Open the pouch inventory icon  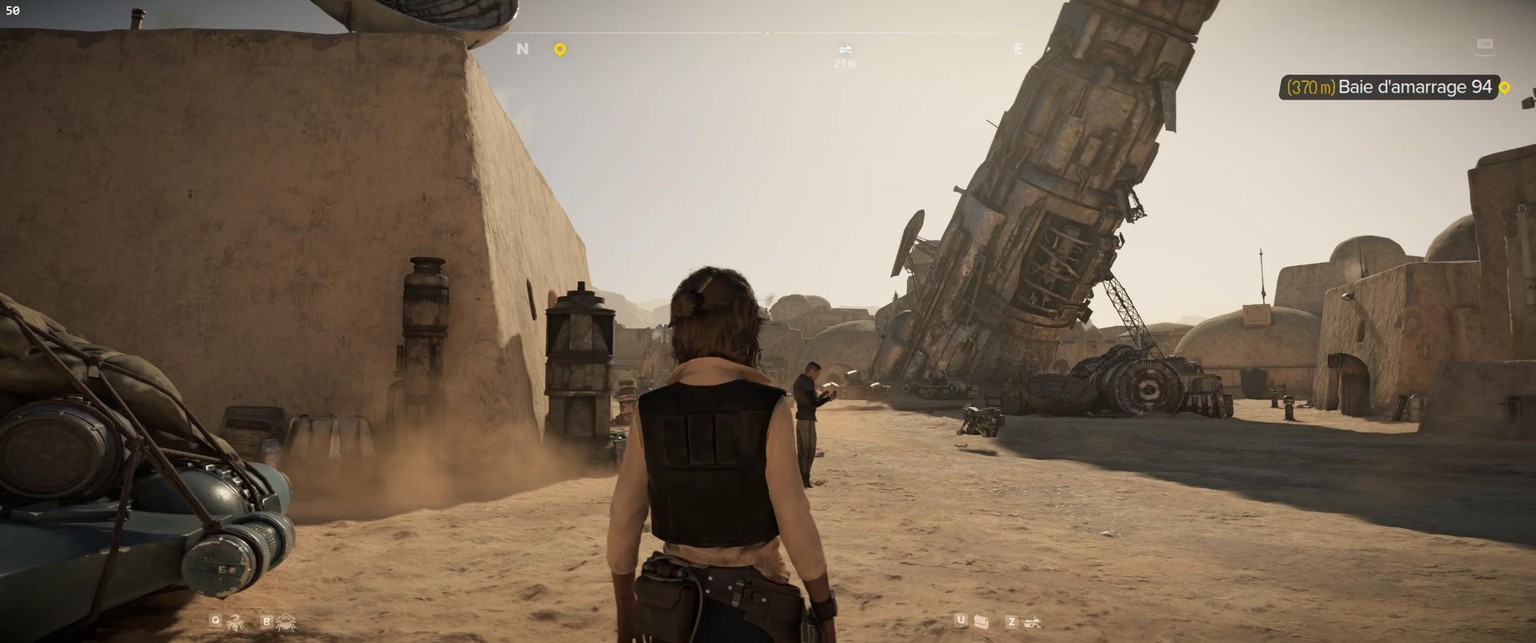pos(981,622)
